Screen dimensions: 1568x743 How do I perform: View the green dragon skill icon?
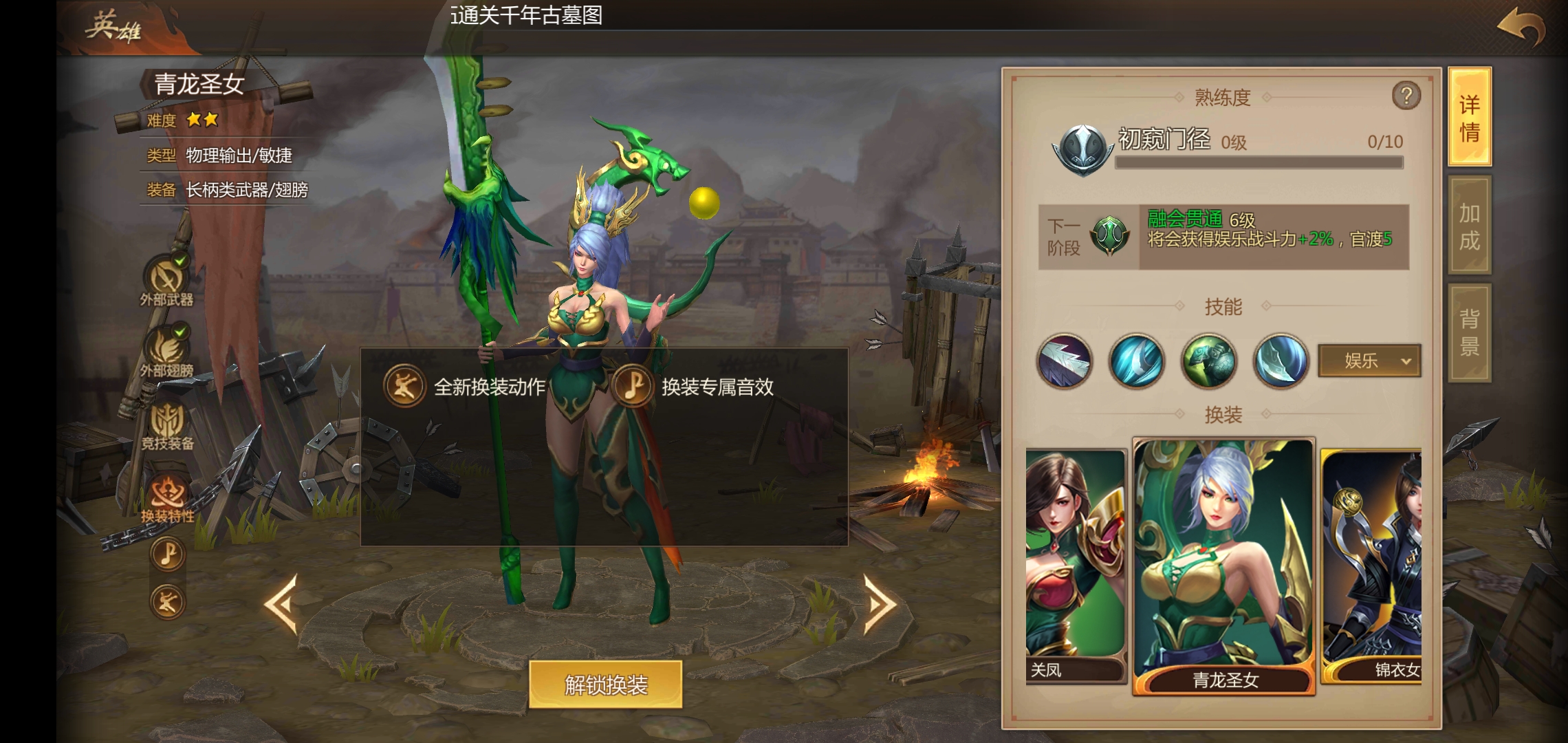[x=1208, y=361]
